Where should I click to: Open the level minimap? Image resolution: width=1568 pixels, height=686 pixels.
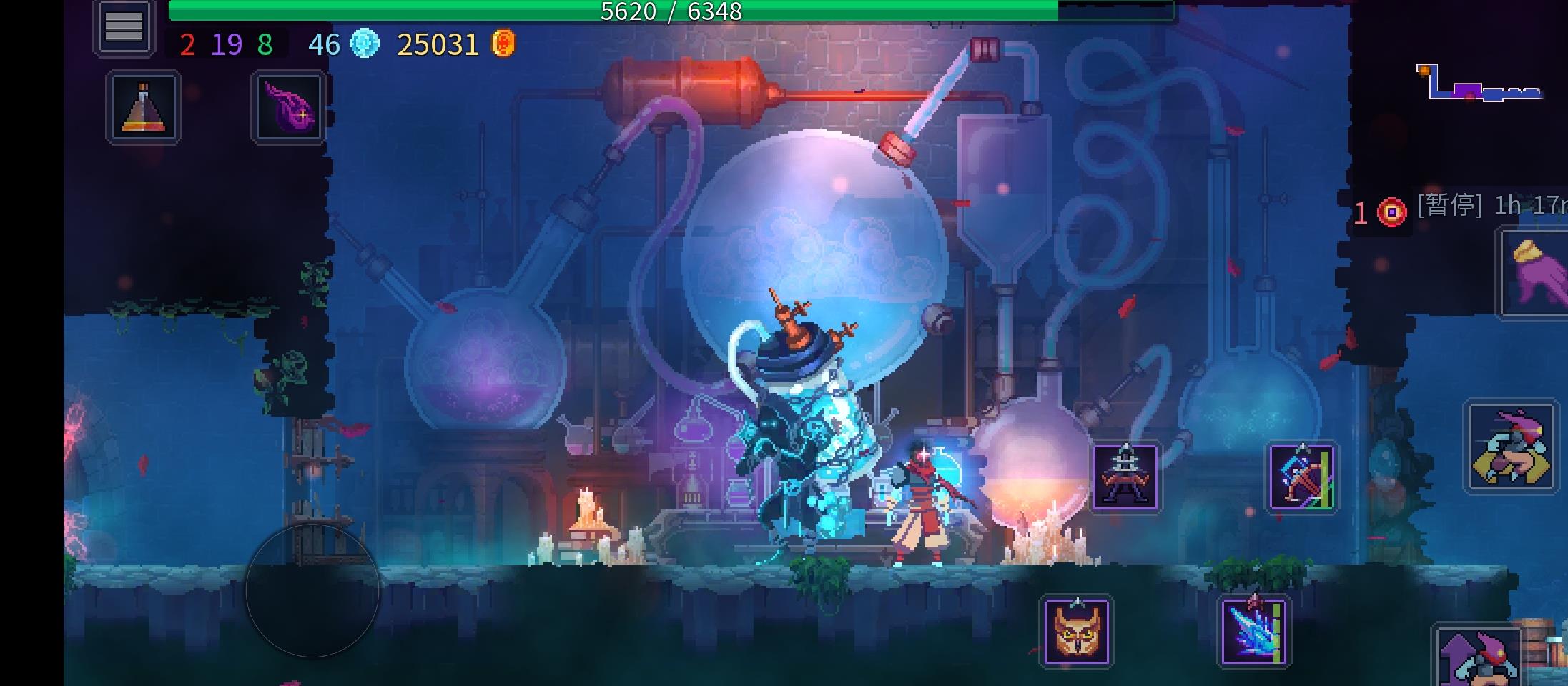click(1479, 84)
